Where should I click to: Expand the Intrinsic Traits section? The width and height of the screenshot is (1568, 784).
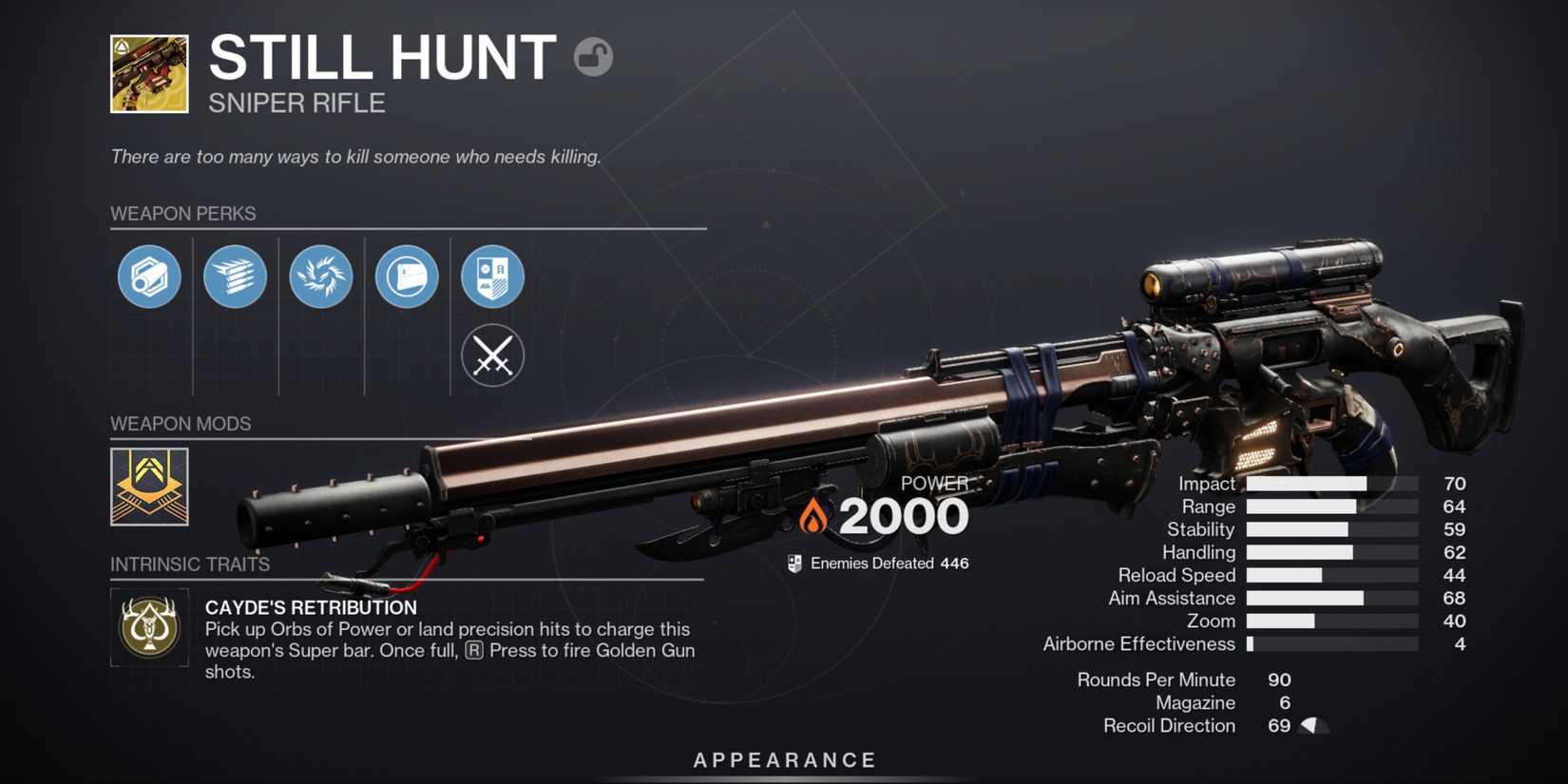tap(189, 564)
